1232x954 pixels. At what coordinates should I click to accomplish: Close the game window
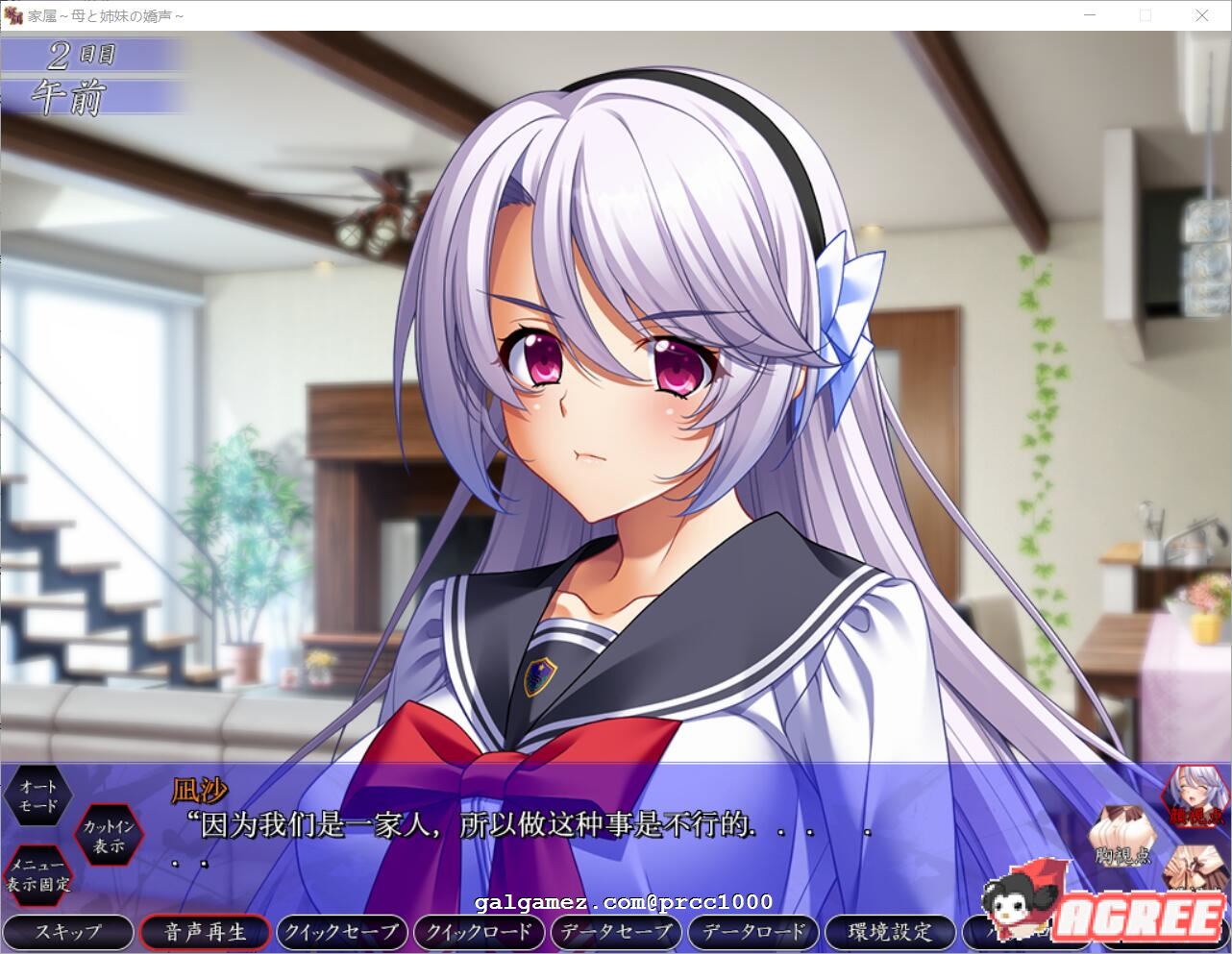click(x=1201, y=15)
